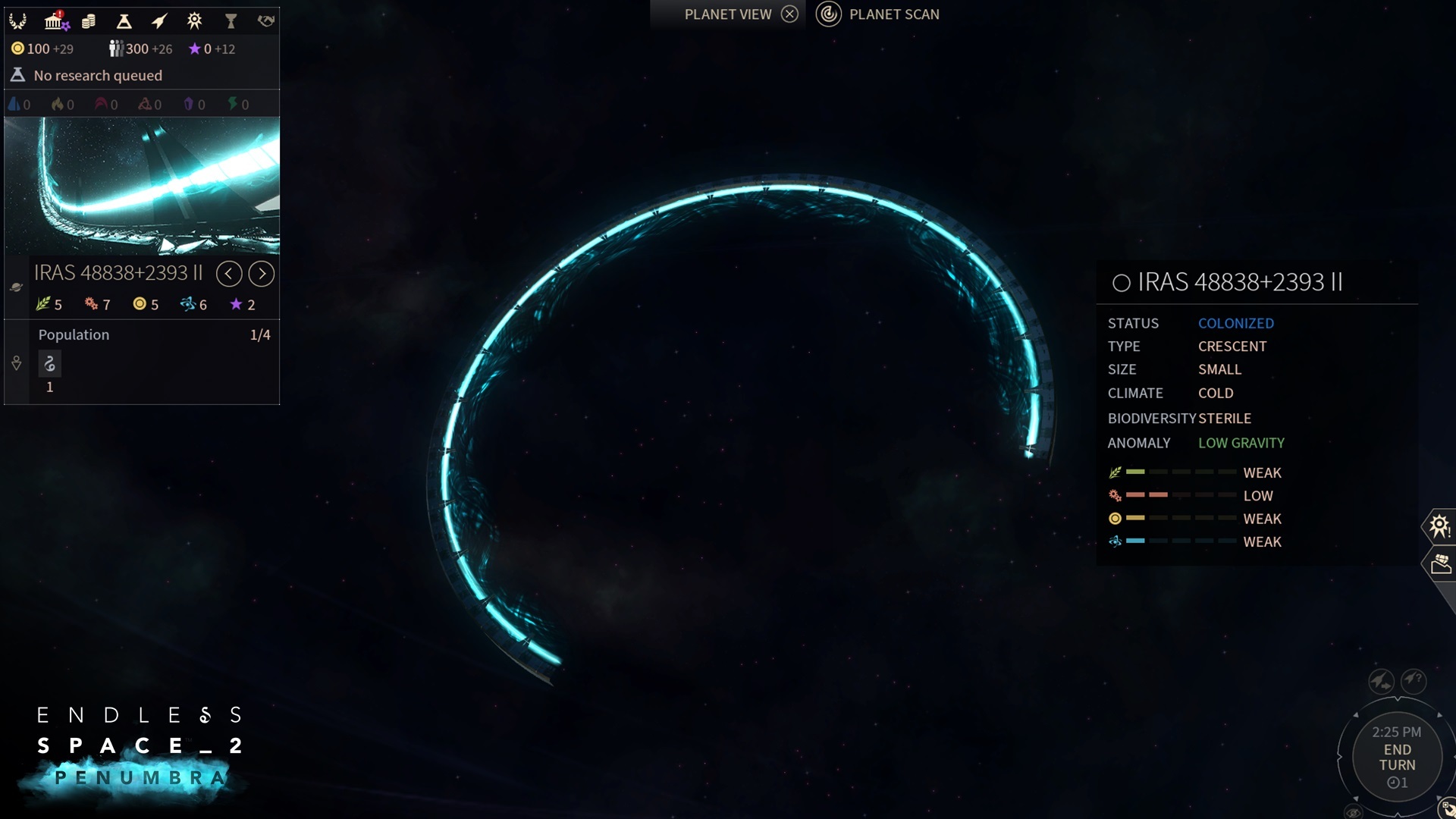
Task: Click the planet thumbnail image
Action: point(142,186)
